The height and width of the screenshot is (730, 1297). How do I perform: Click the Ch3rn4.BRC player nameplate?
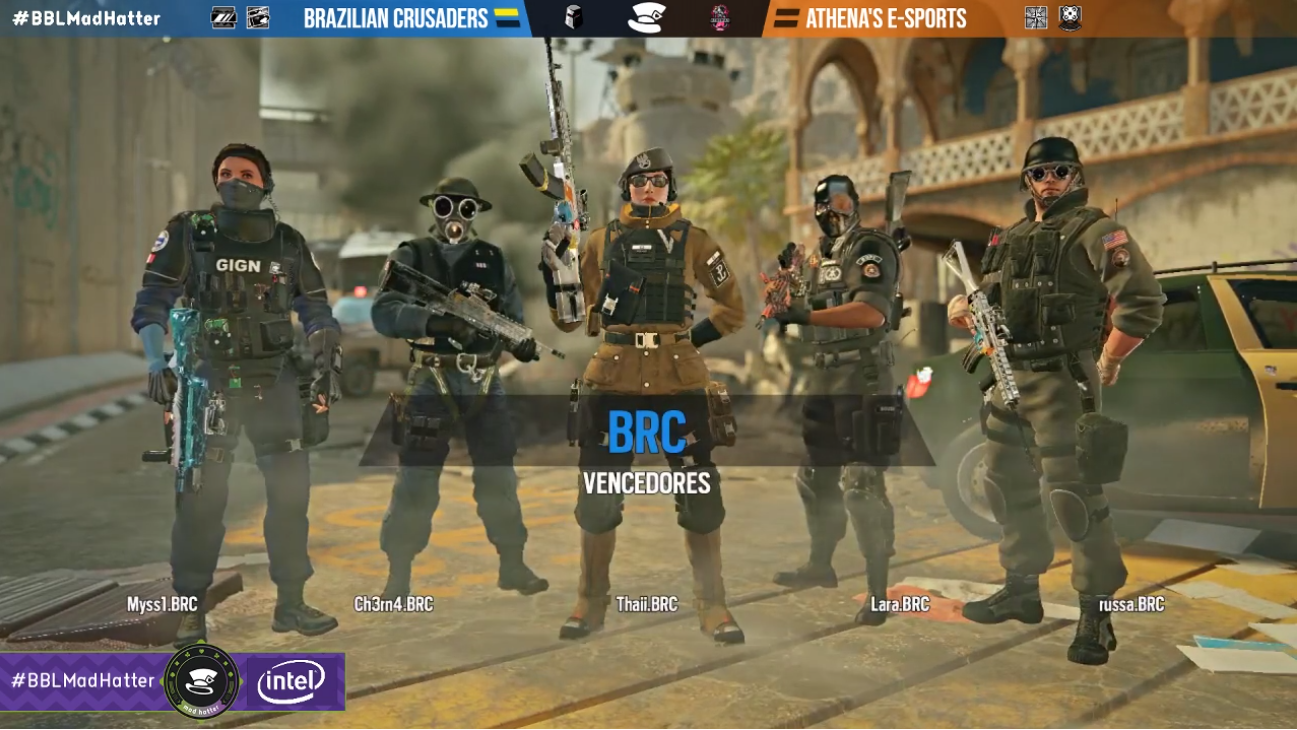pyautogui.click(x=394, y=604)
